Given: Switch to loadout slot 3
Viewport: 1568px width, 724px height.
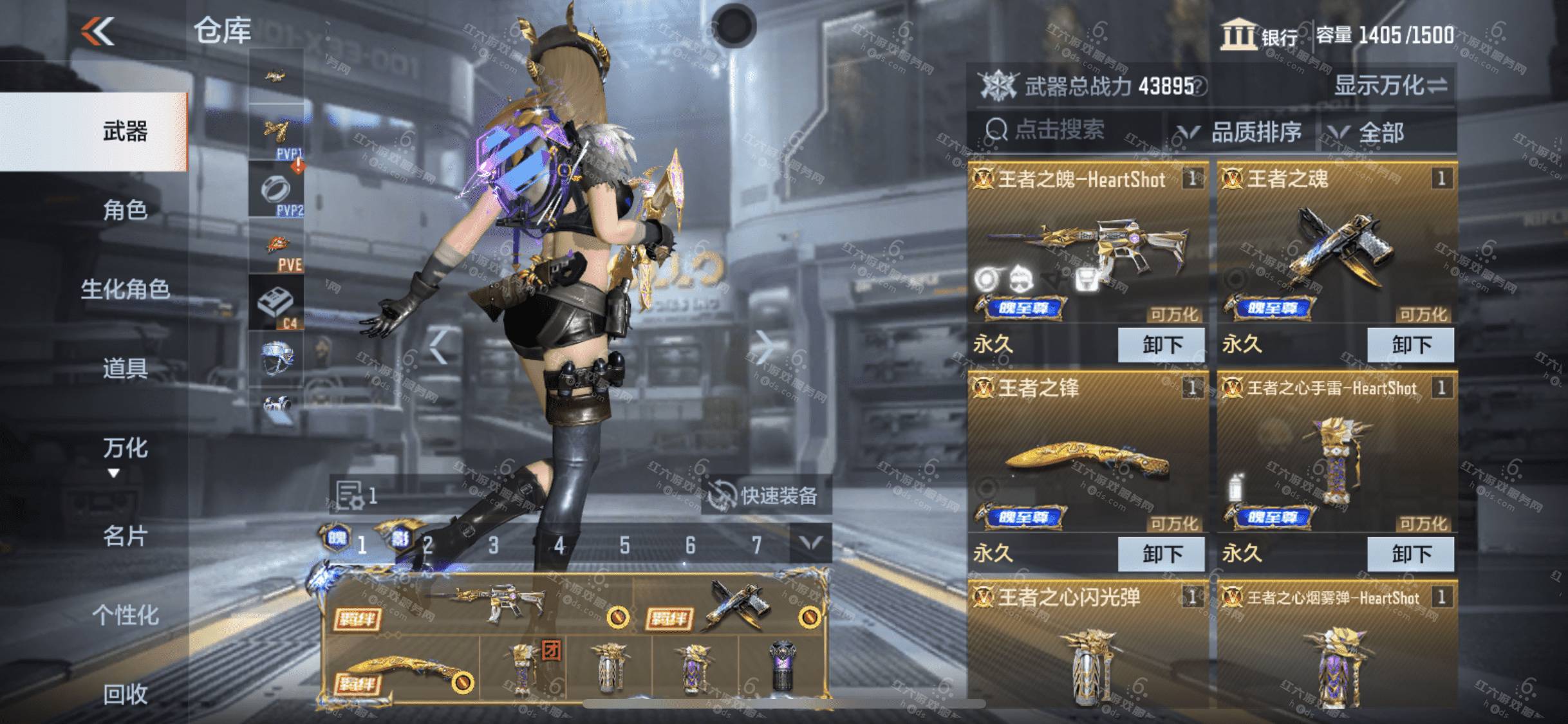Looking at the screenshot, I should tap(494, 546).
